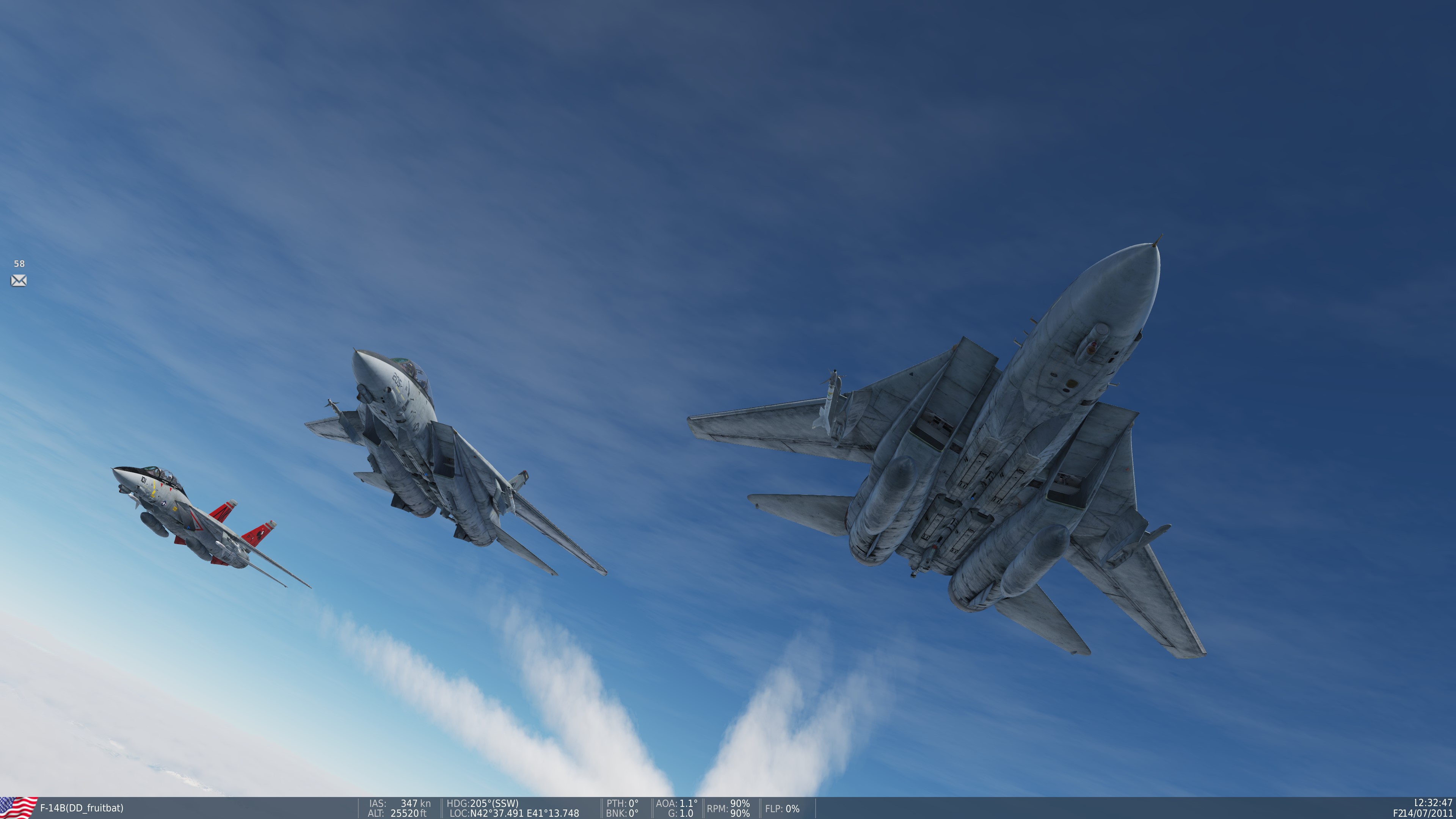1456x819 pixels.
Task: Select the AOA angle-of-attack indicator
Action: [x=676, y=803]
